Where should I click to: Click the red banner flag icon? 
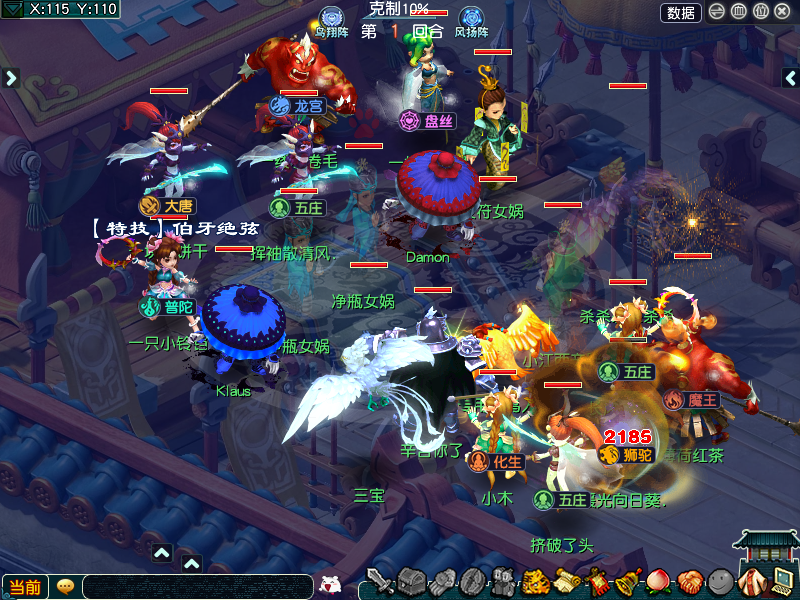598,581
